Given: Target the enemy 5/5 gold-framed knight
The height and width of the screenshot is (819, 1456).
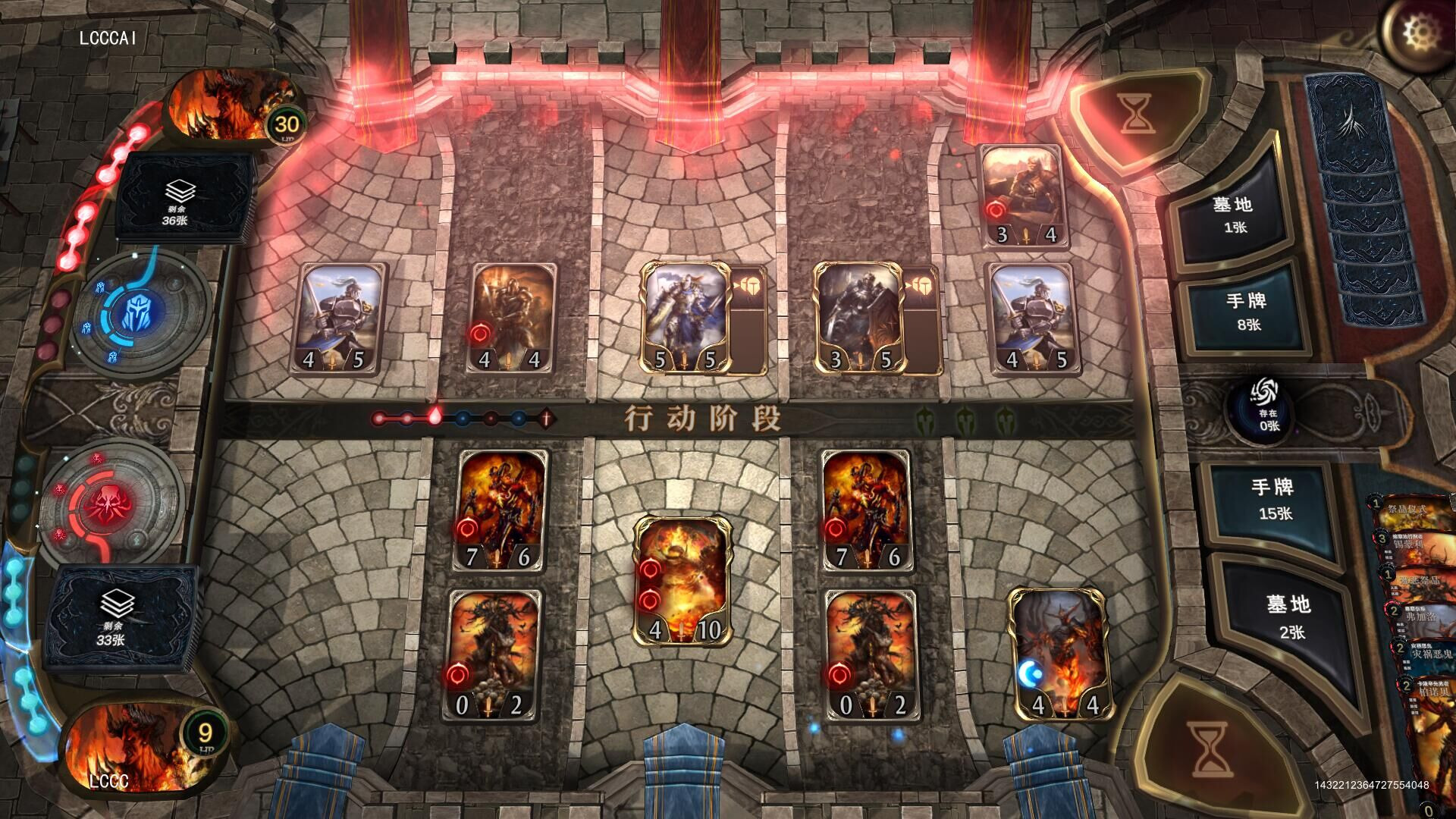Looking at the screenshot, I should tap(685, 318).
